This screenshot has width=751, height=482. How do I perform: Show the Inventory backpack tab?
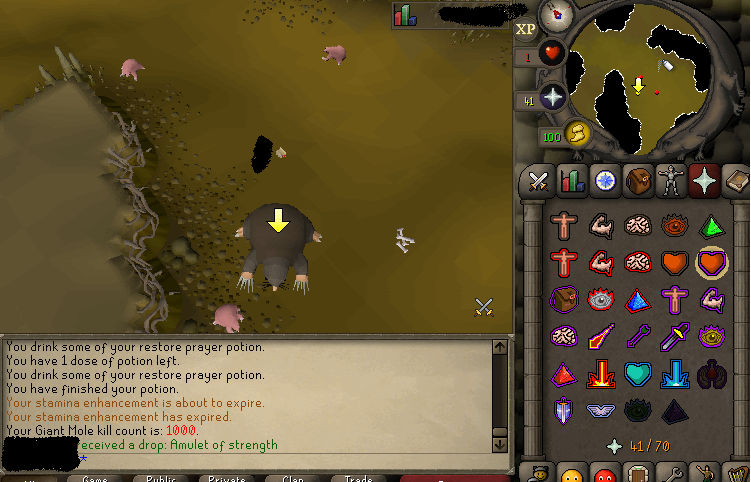(637, 181)
